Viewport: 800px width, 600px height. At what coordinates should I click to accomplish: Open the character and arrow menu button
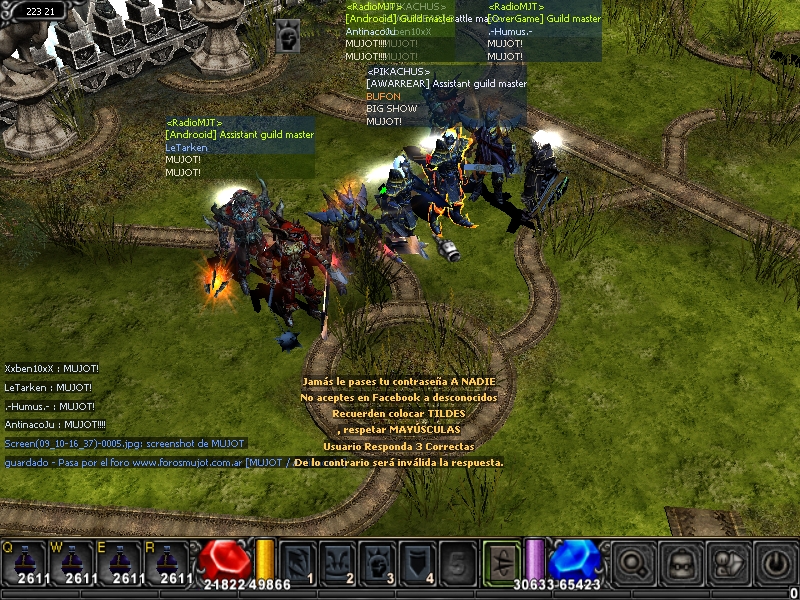click(x=728, y=563)
